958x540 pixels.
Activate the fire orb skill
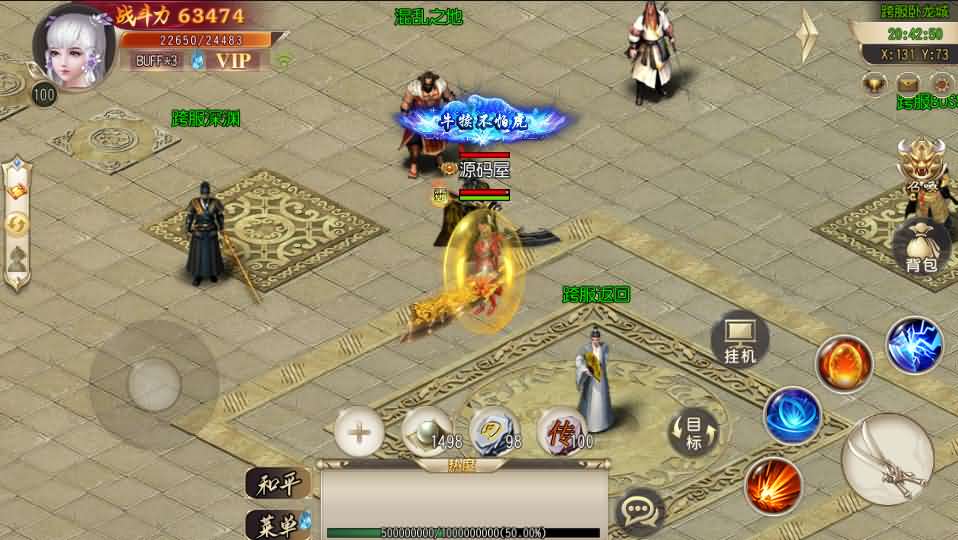tap(844, 363)
